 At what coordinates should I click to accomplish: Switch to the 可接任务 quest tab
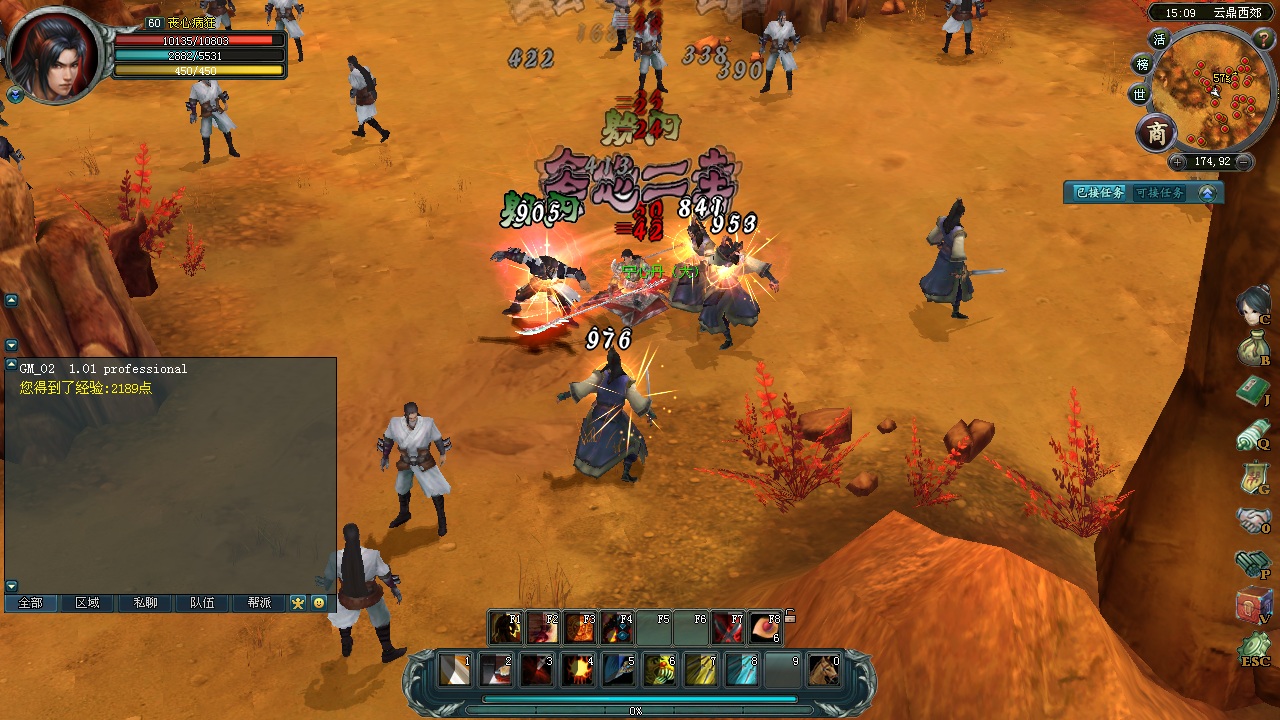(x=1160, y=193)
